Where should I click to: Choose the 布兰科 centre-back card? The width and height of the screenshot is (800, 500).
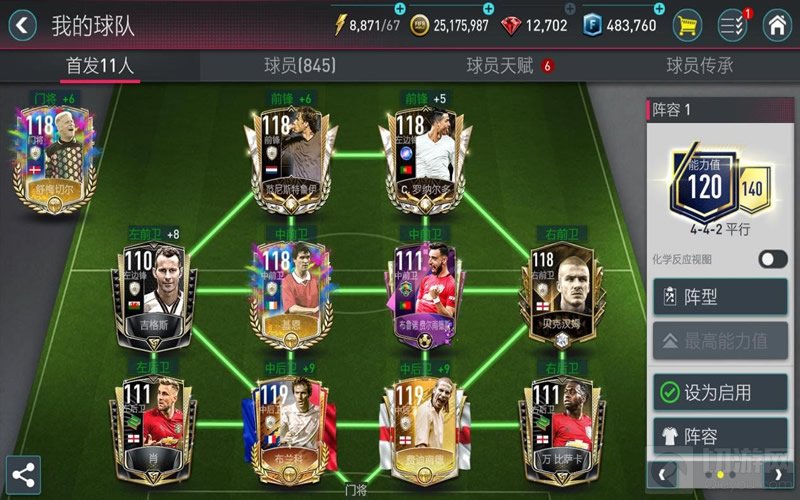(281, 430)
